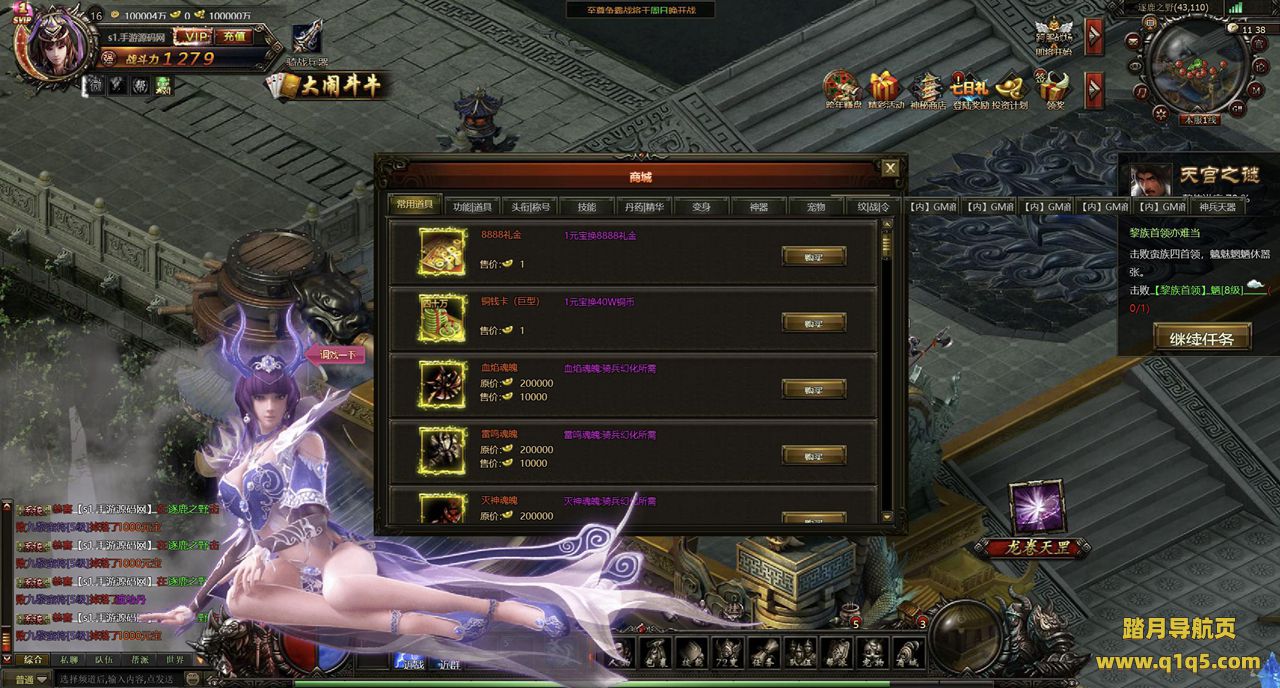
Task: Purchase the 血焰魂魄 item
Action: click(813, 389)
